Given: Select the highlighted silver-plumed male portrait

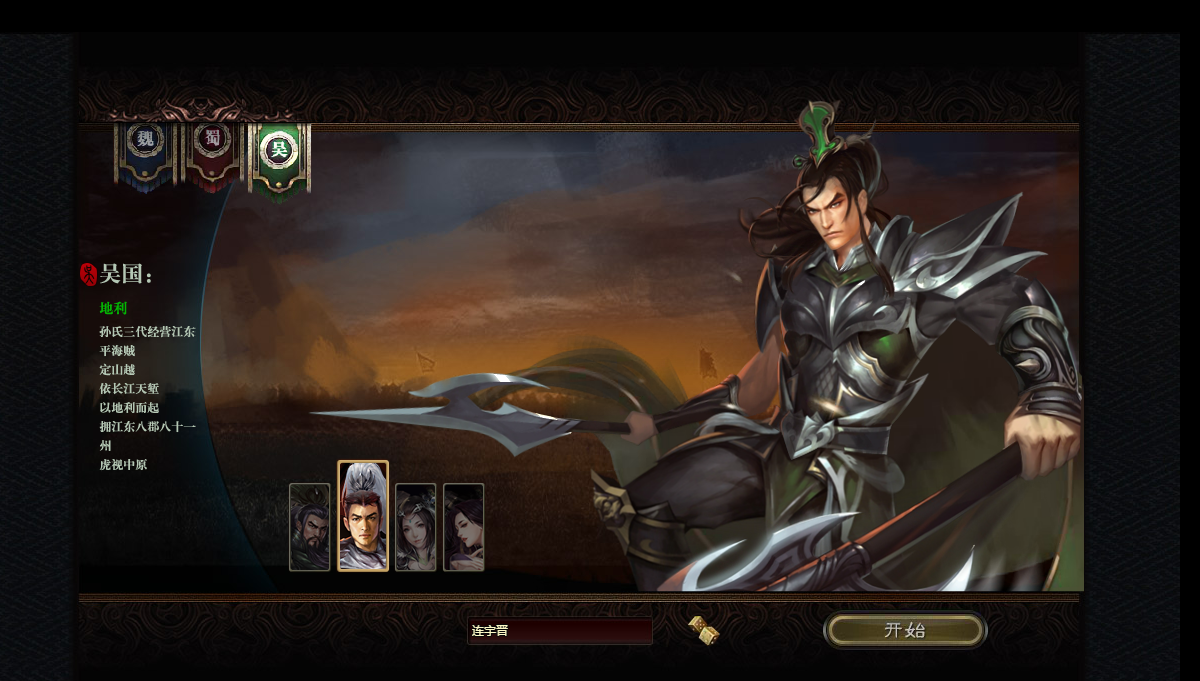Looking at the screenshot, I should tap(363, 516).
